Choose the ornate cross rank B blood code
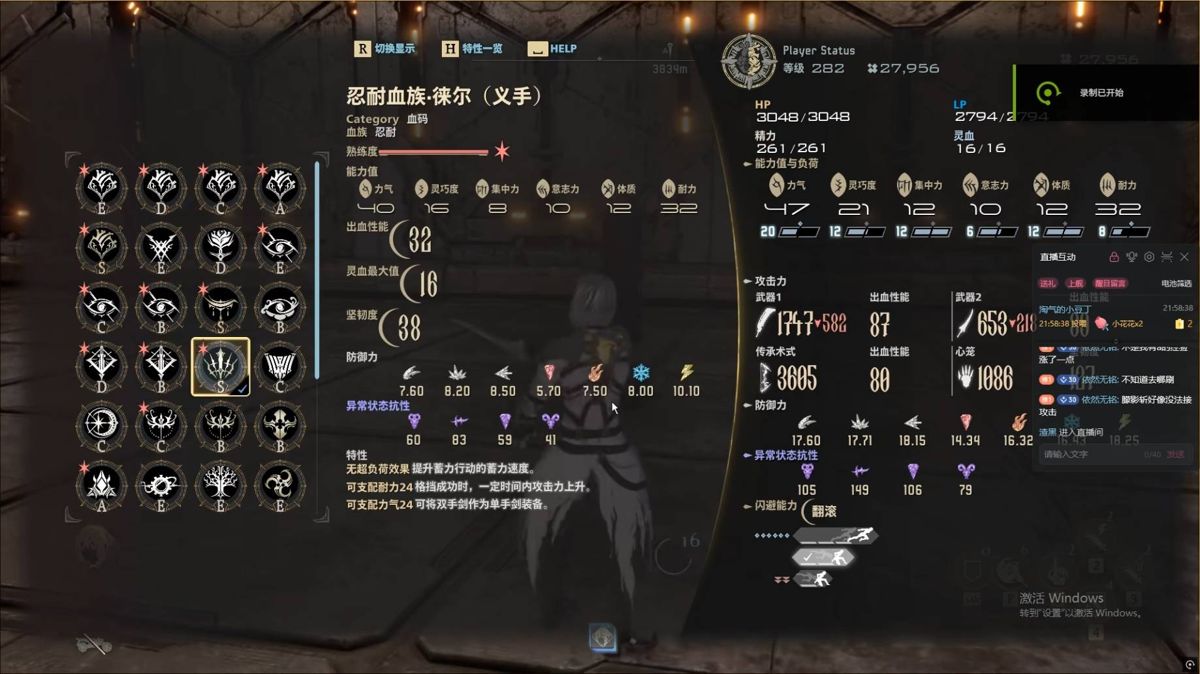 (162, 366)
